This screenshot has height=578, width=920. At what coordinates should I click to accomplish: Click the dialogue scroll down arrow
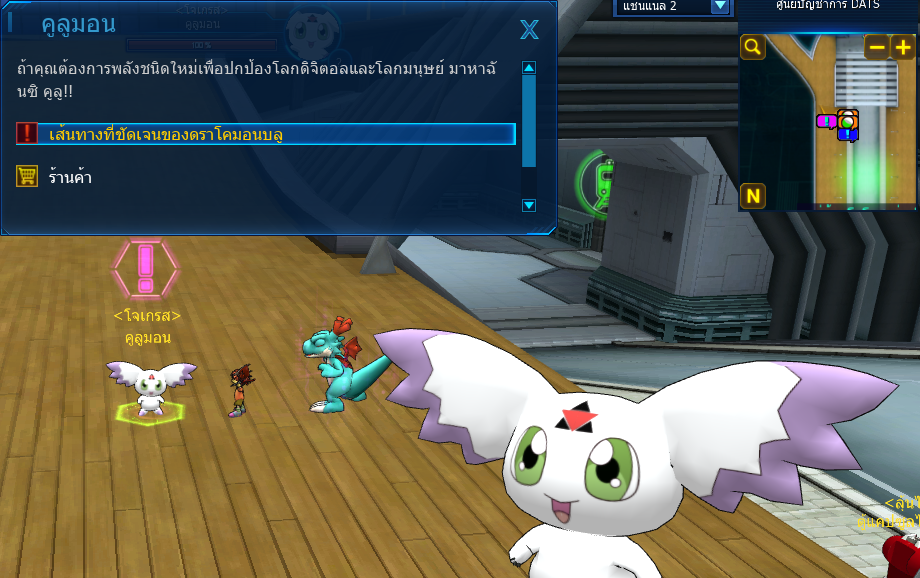click(x=529, y=205)
